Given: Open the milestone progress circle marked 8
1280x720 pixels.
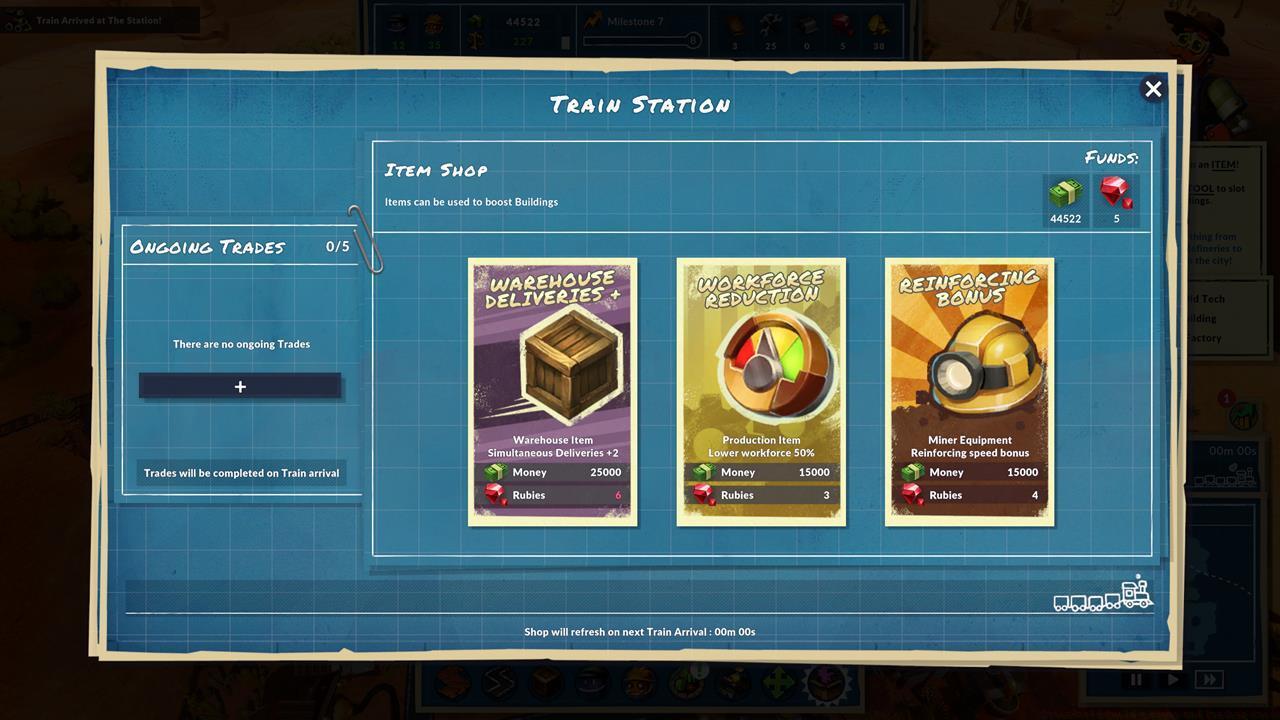Looking at the screenshot, I should [694, 41].
